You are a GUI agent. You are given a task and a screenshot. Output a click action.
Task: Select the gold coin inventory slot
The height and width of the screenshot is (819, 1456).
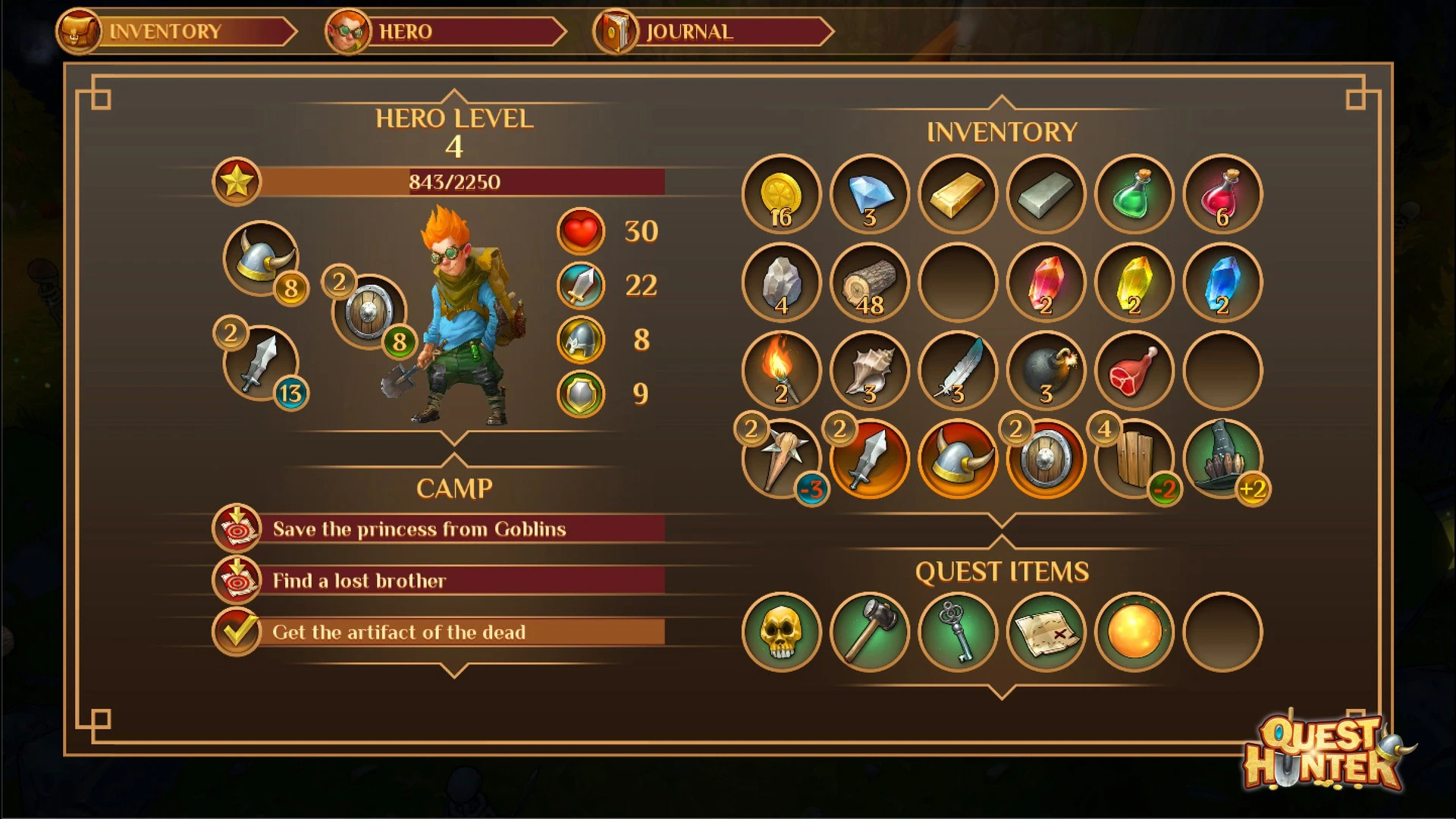(x=781, y=194)
